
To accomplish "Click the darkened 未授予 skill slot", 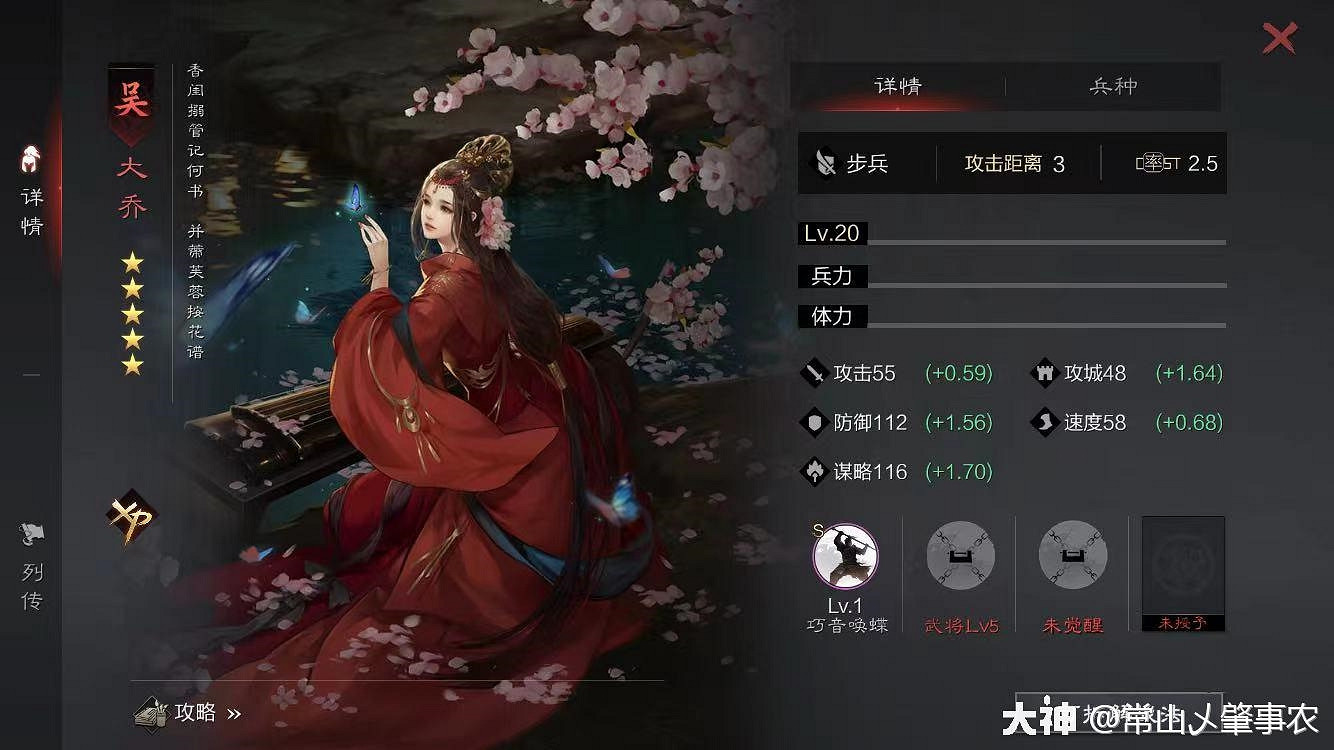I will point(1182,570).
